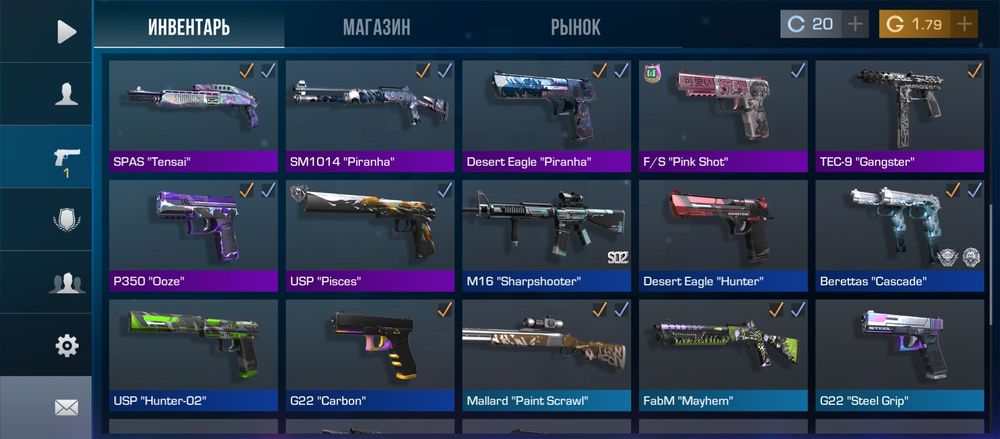Open the Рынок tab
Image resolution: width=1000 pixels, height=439 pixels.
tap(575, 26)
